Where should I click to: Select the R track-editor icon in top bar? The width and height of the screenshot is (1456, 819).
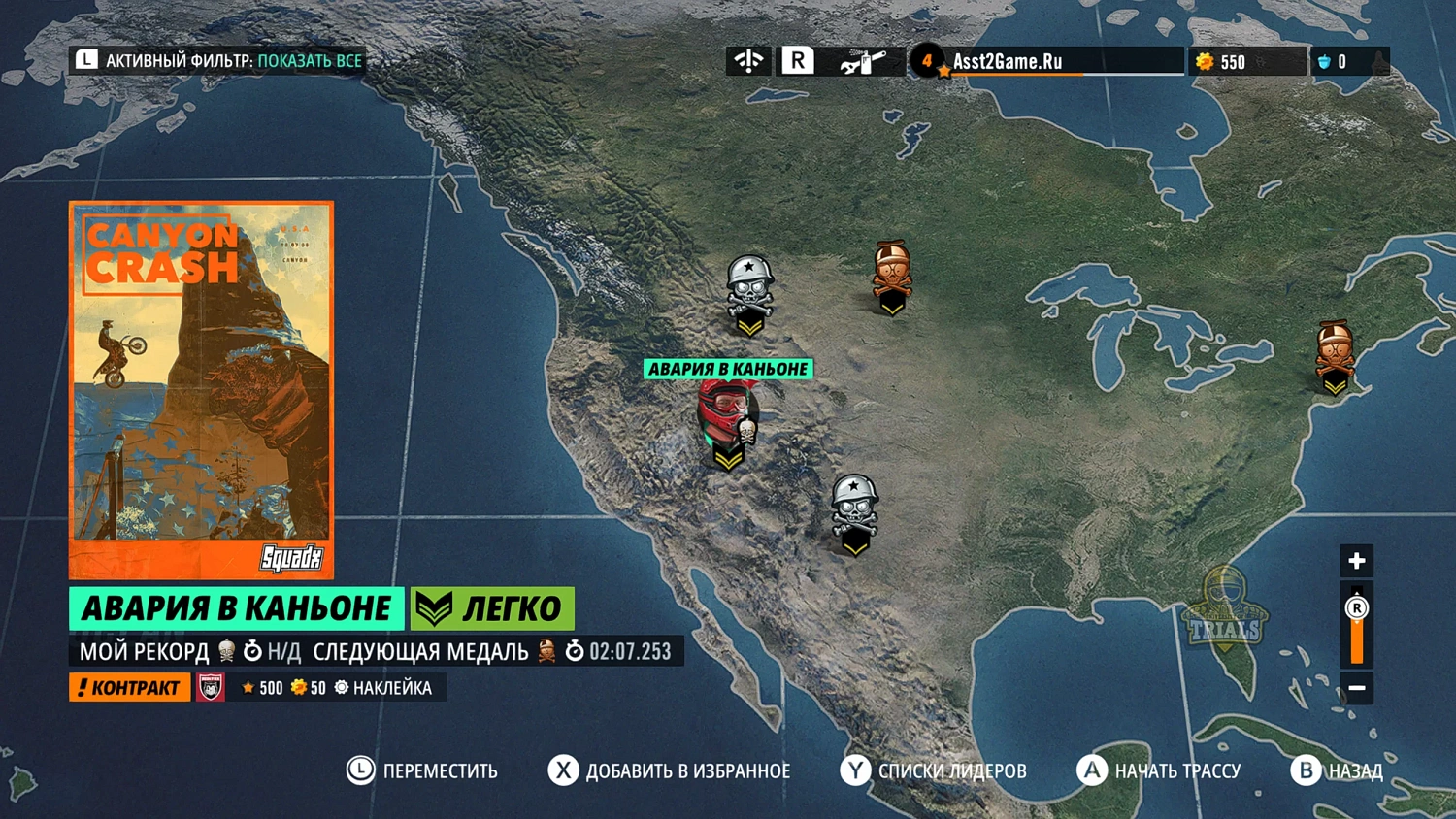(x=798, y=60)
